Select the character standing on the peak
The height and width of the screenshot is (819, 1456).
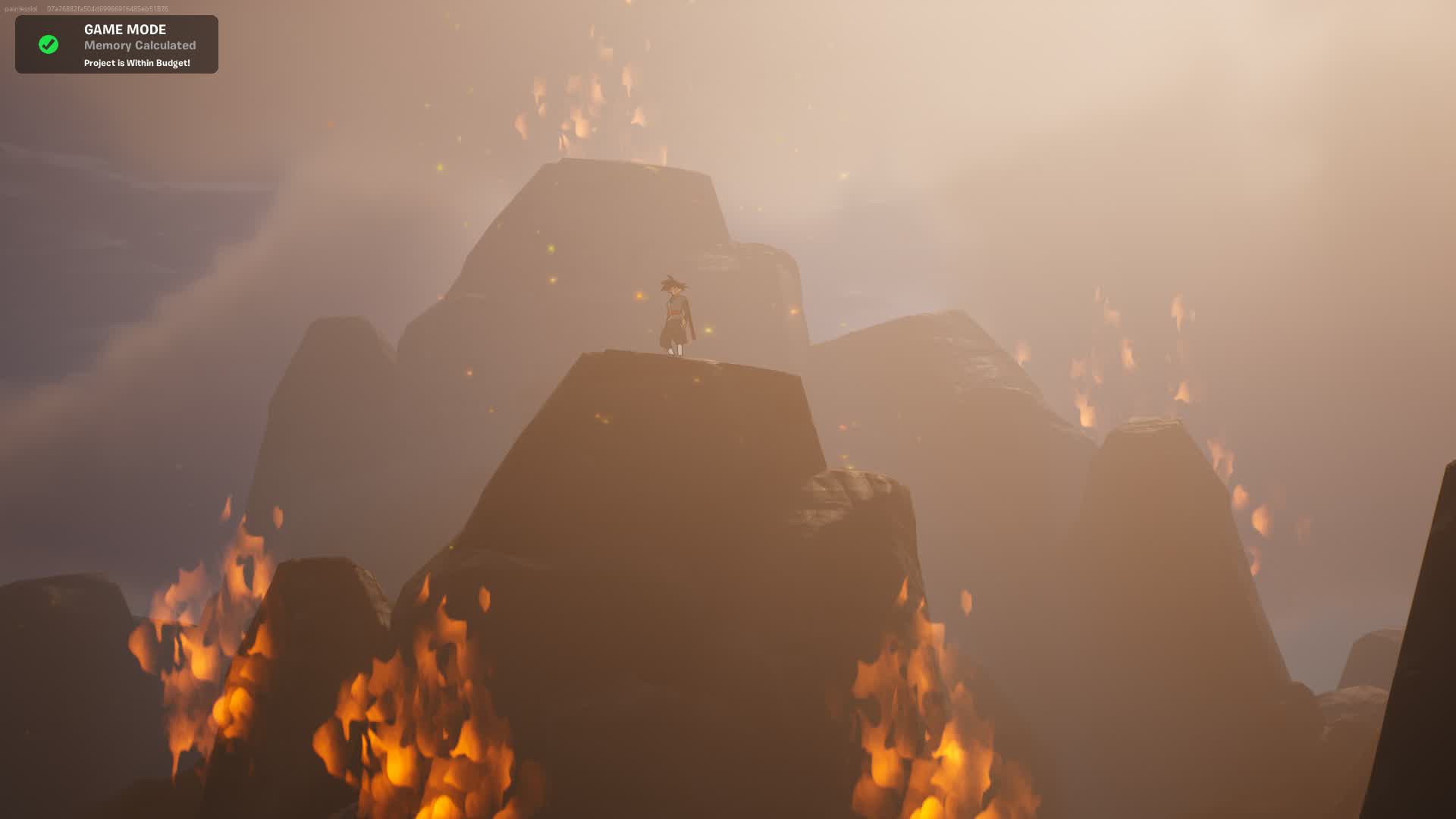[673, 315]
